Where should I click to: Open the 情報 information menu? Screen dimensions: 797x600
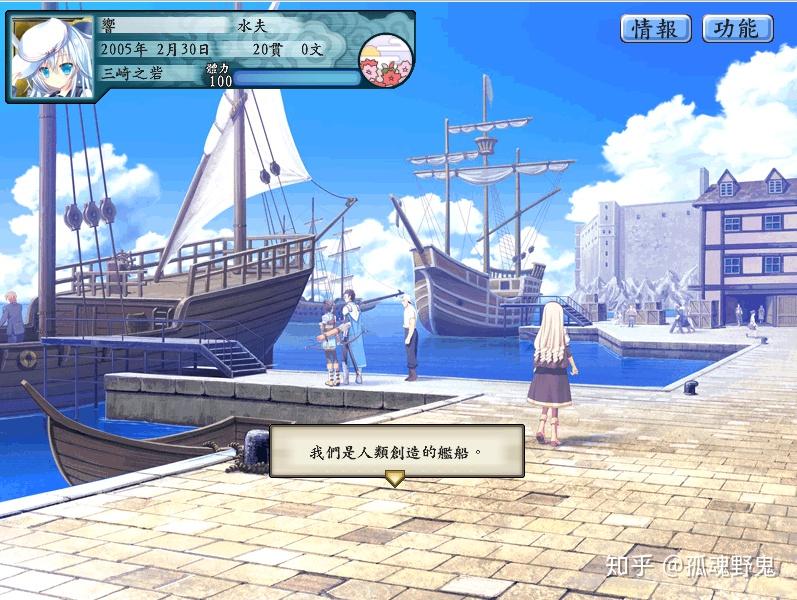coord(656,29)
